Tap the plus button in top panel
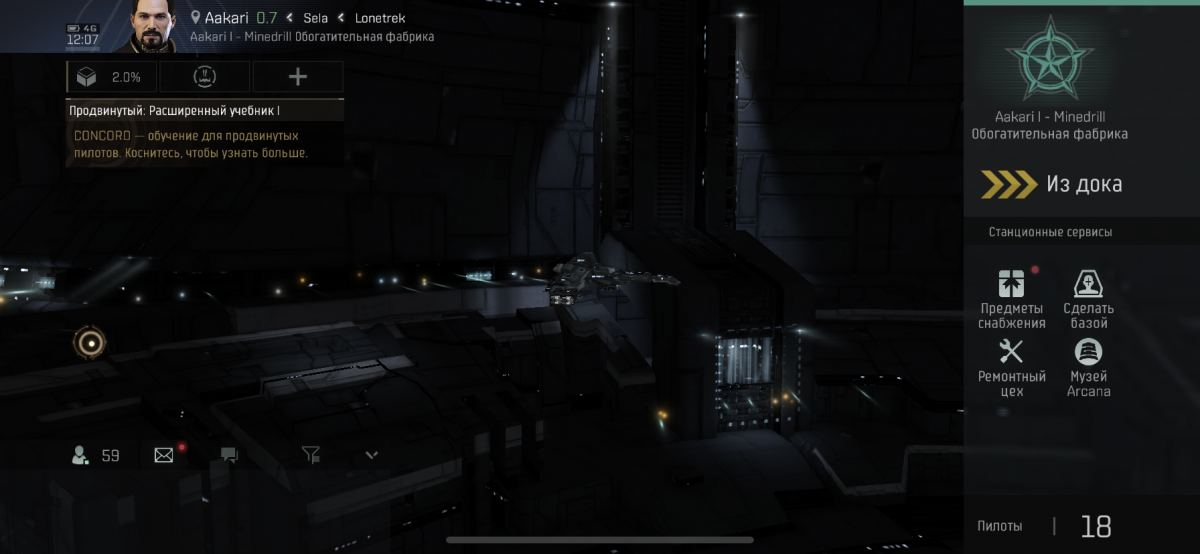The height and width of the screenshot is (554, 1200). click(298, 77)
